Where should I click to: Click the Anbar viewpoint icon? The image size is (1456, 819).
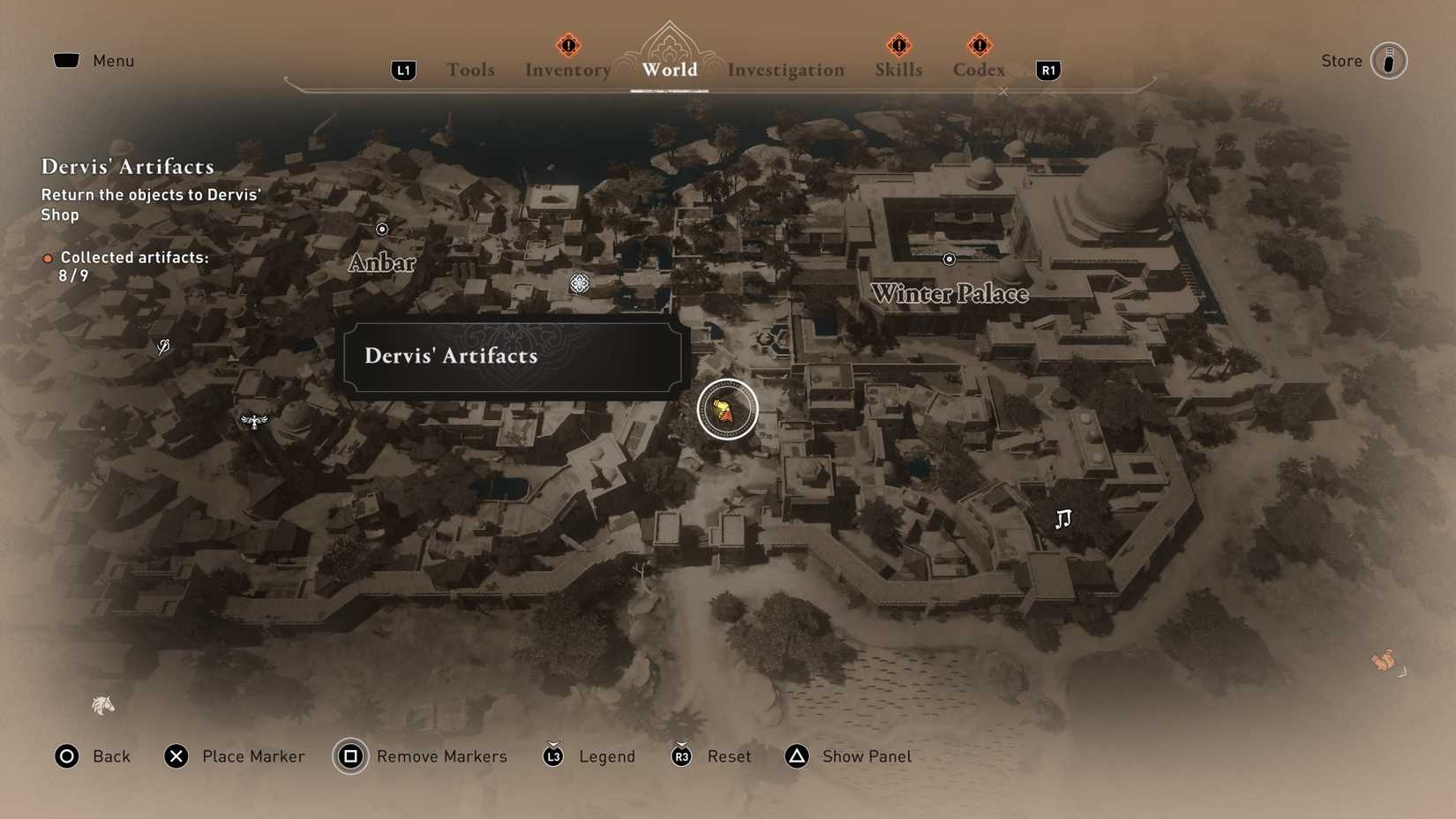click(381, 229)
